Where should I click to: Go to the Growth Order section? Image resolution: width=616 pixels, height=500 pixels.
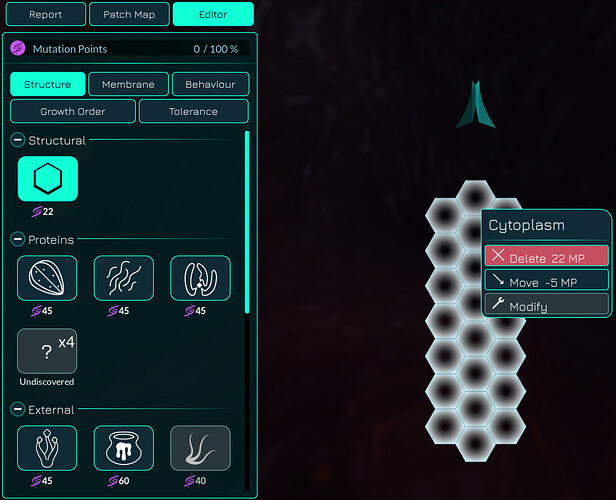tap(73, 111)
